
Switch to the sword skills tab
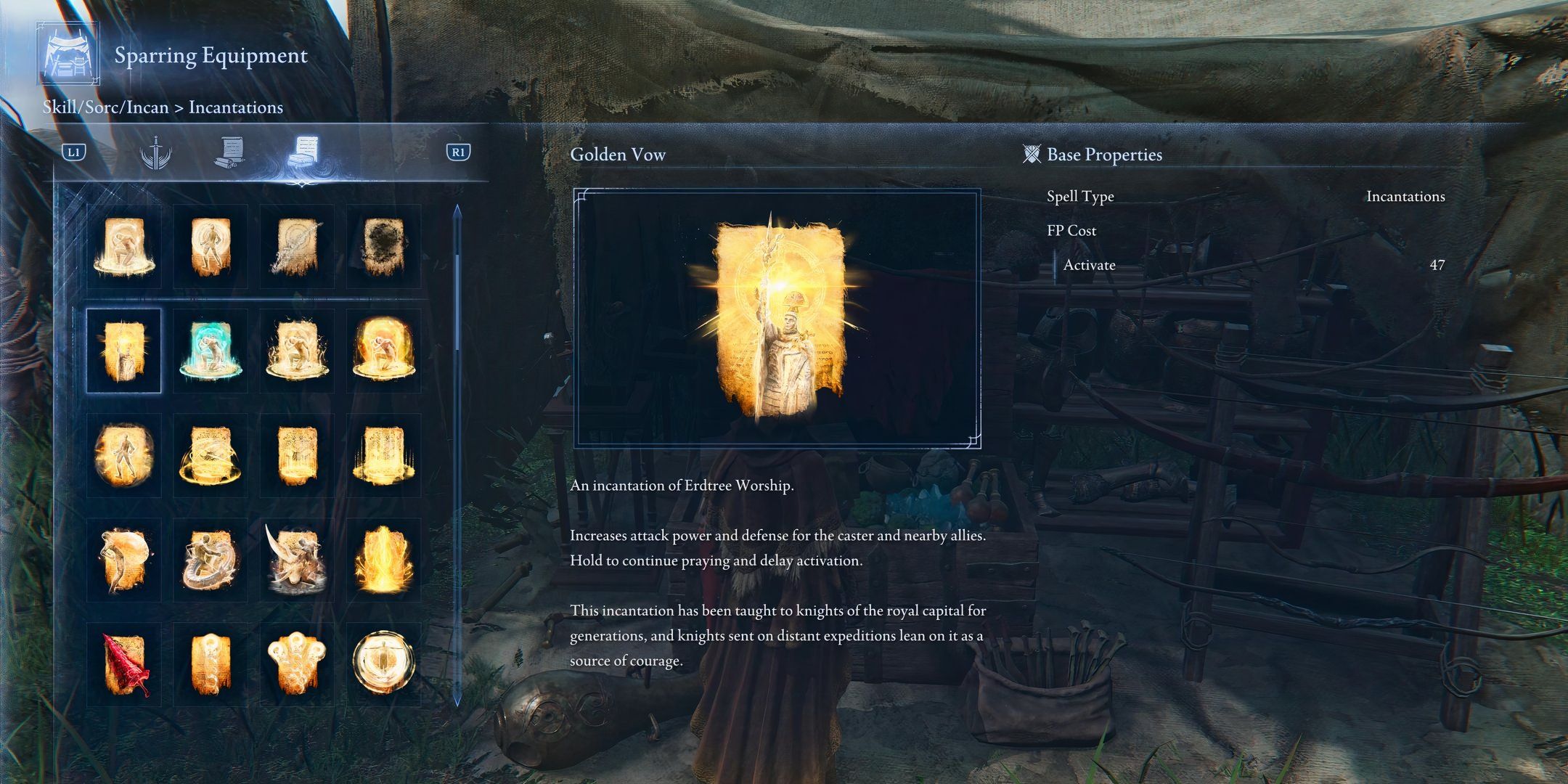coord(155,152)
